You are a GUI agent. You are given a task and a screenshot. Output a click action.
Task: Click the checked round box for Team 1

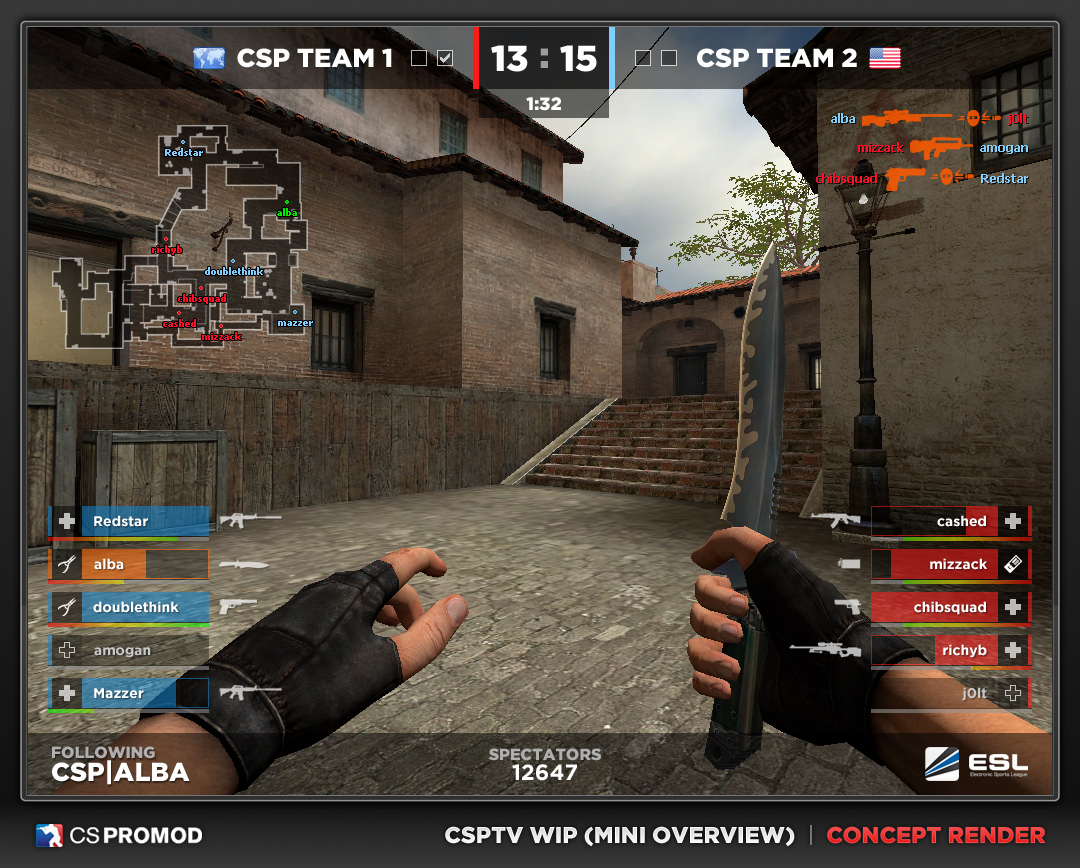click(445, 58)
